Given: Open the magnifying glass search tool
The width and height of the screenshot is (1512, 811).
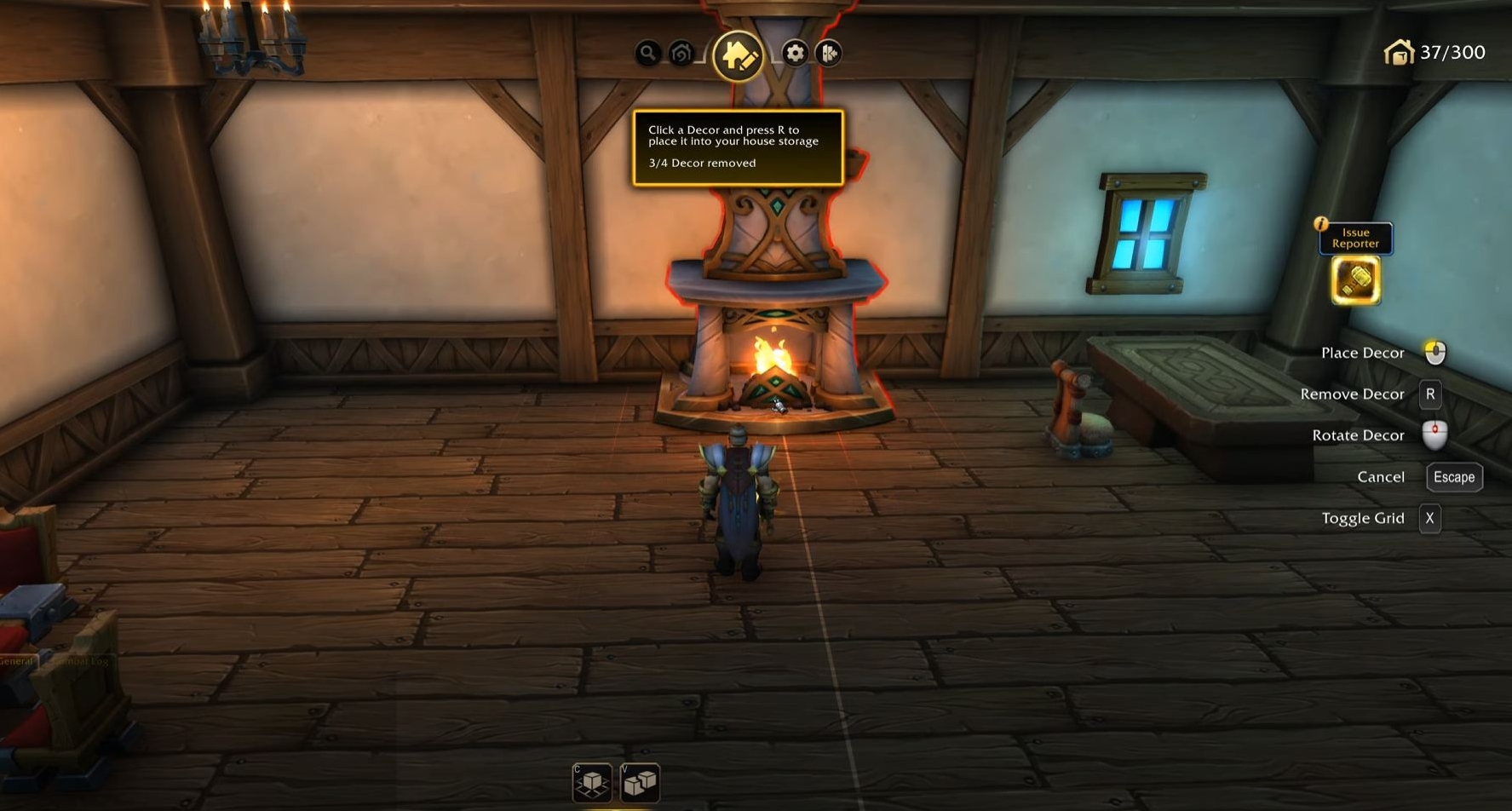Looking at the screenshot, I should tap(648, 54).
